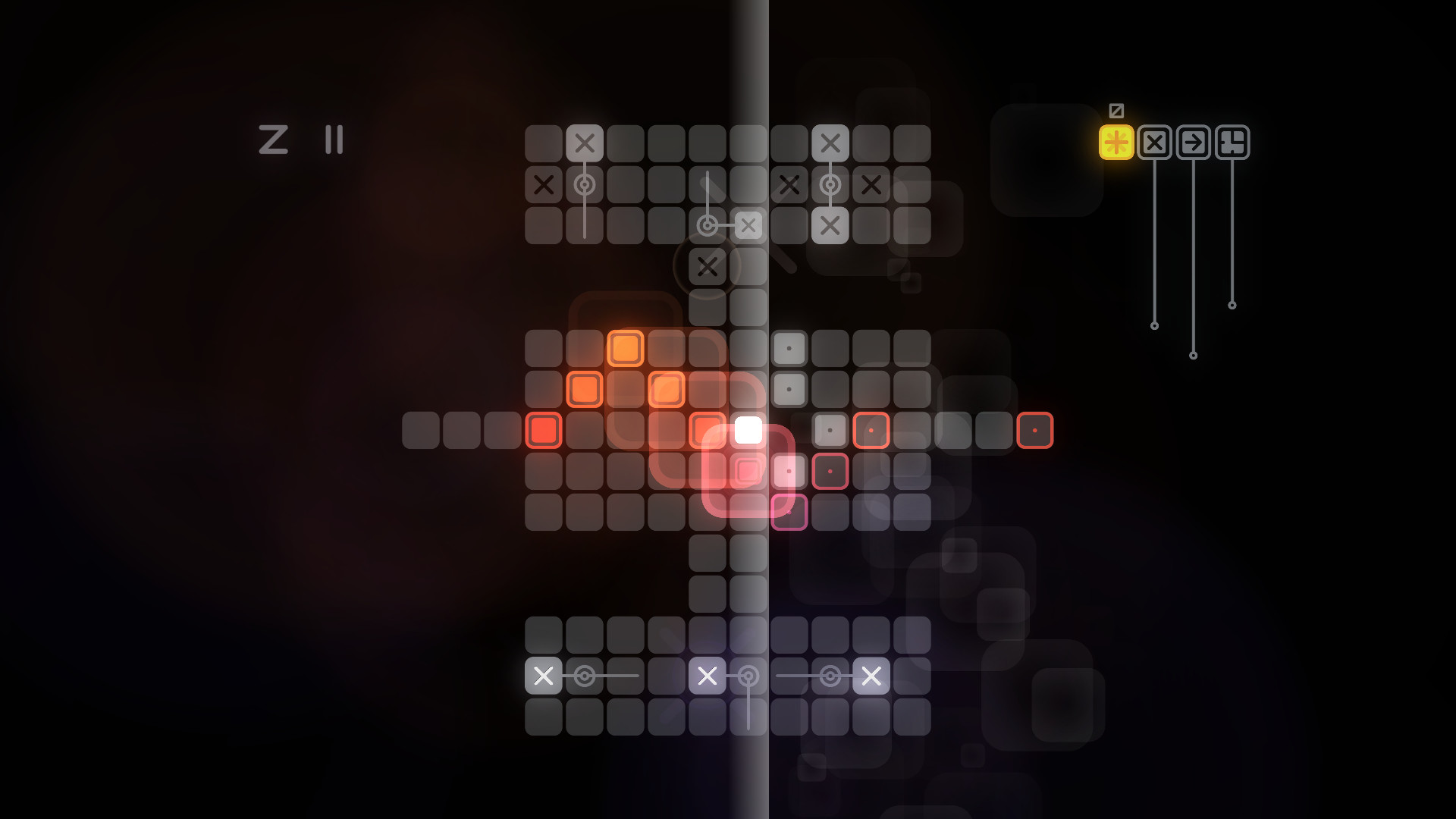Click the X marker atop the upper grid
Viewport: 1456px width, 819px height.
(x=585, y=142)
